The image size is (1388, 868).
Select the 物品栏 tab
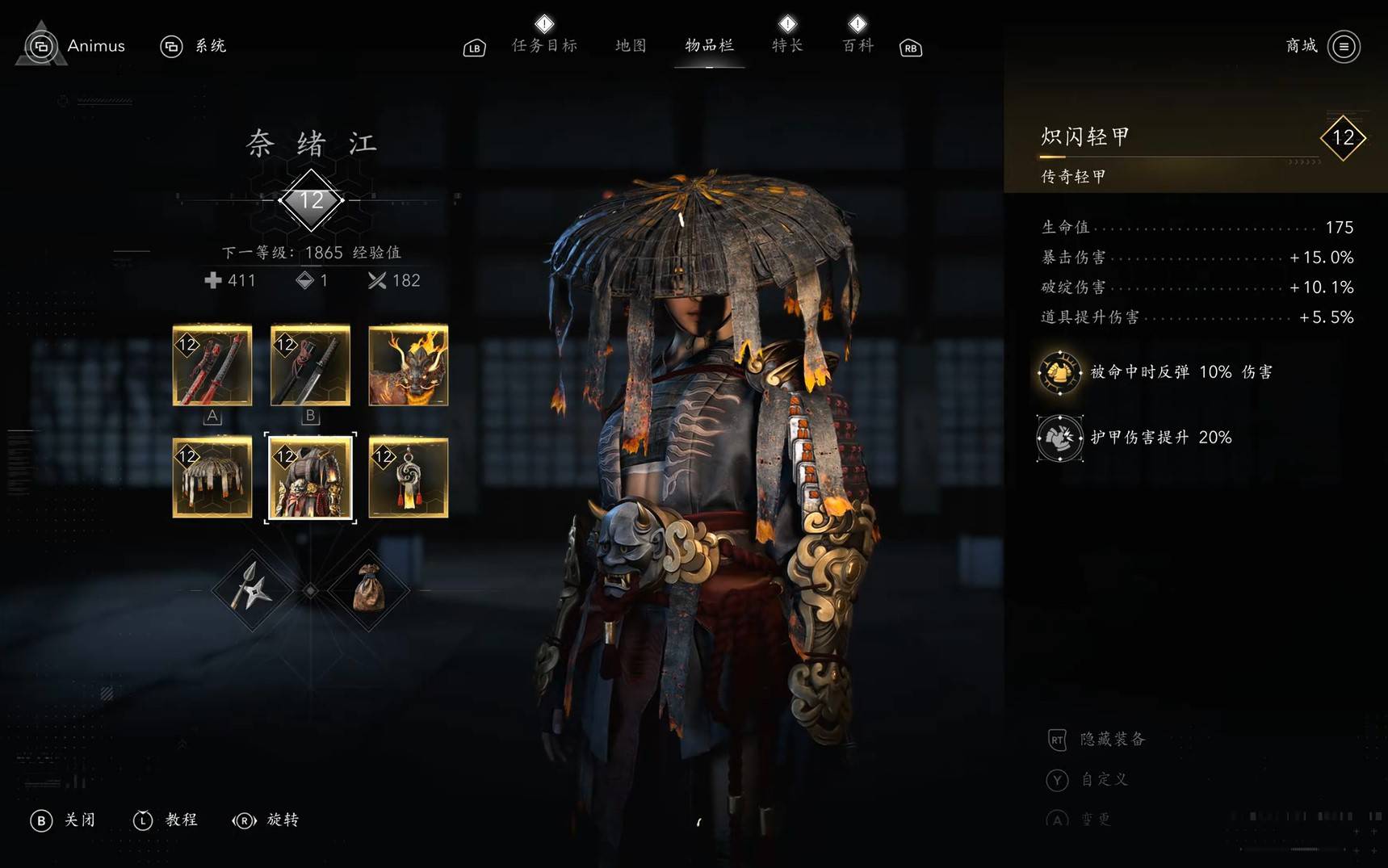coord(709,46)
